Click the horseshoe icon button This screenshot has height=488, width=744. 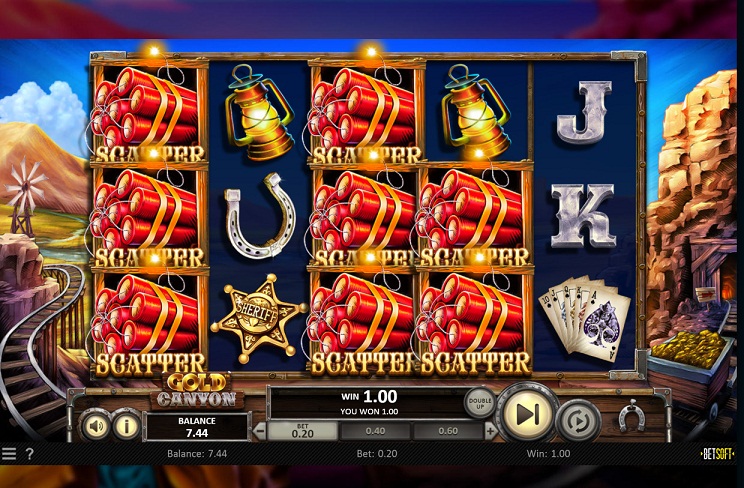(x=630, y=417)
